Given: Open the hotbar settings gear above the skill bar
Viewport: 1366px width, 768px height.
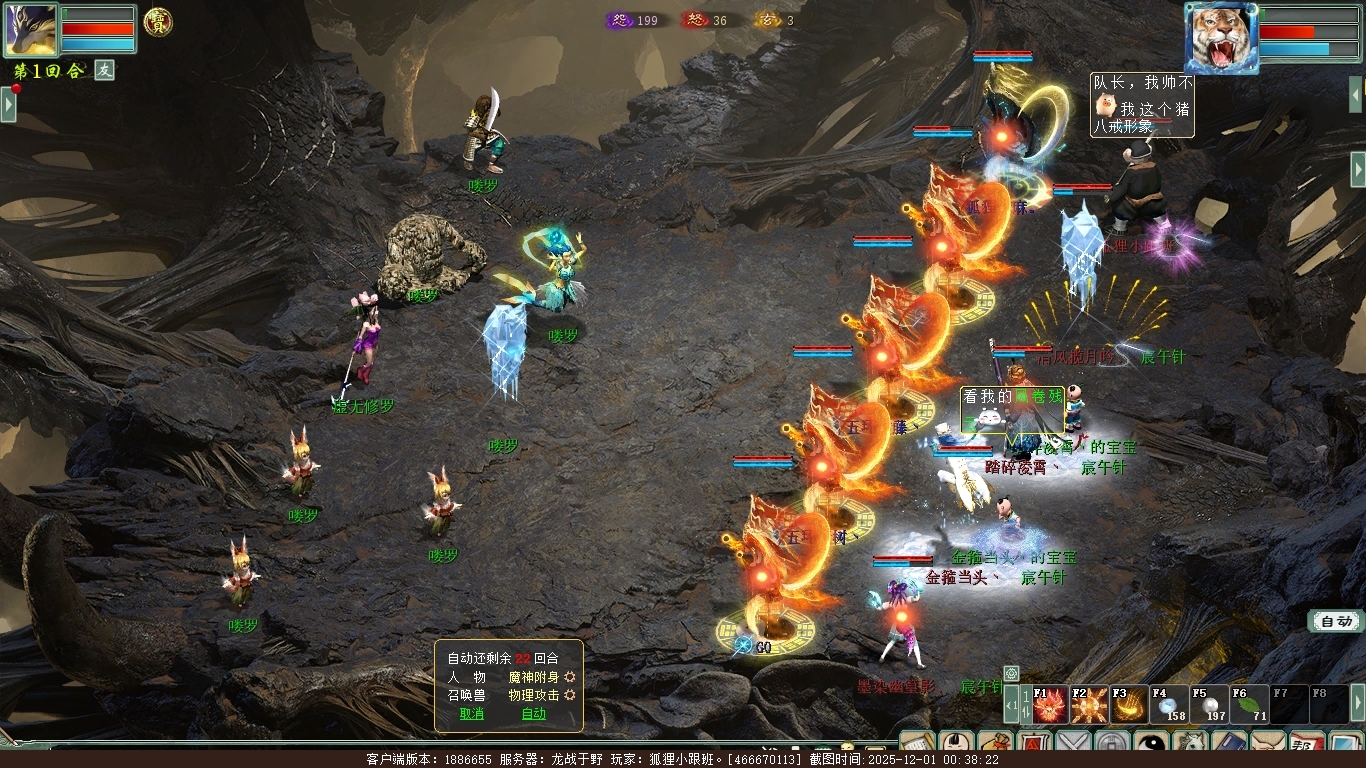Looking at the screenshot, I should pos(1011,673).
